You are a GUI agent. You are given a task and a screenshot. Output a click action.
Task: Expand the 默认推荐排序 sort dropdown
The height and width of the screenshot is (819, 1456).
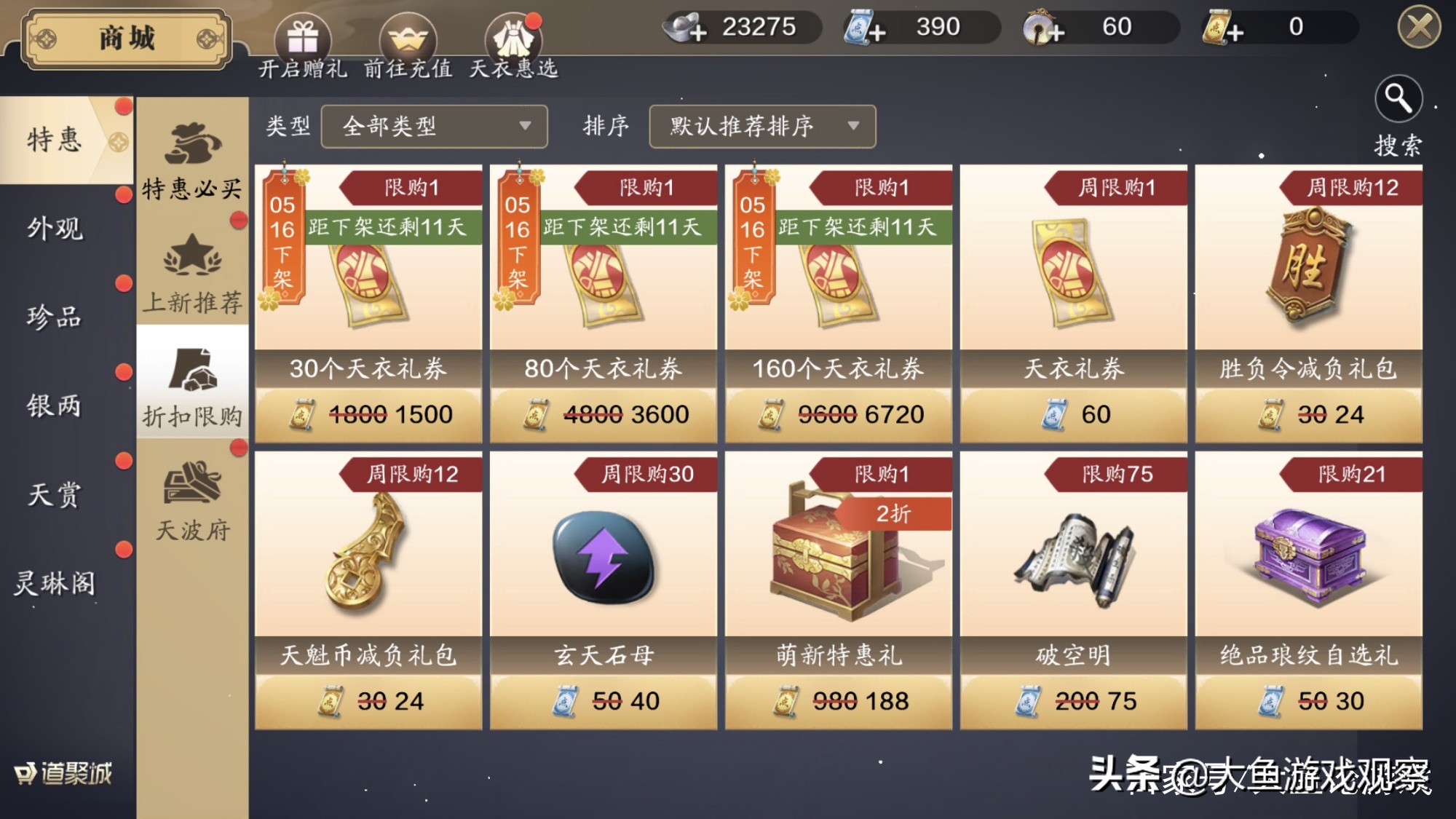(x=761, y=126)
